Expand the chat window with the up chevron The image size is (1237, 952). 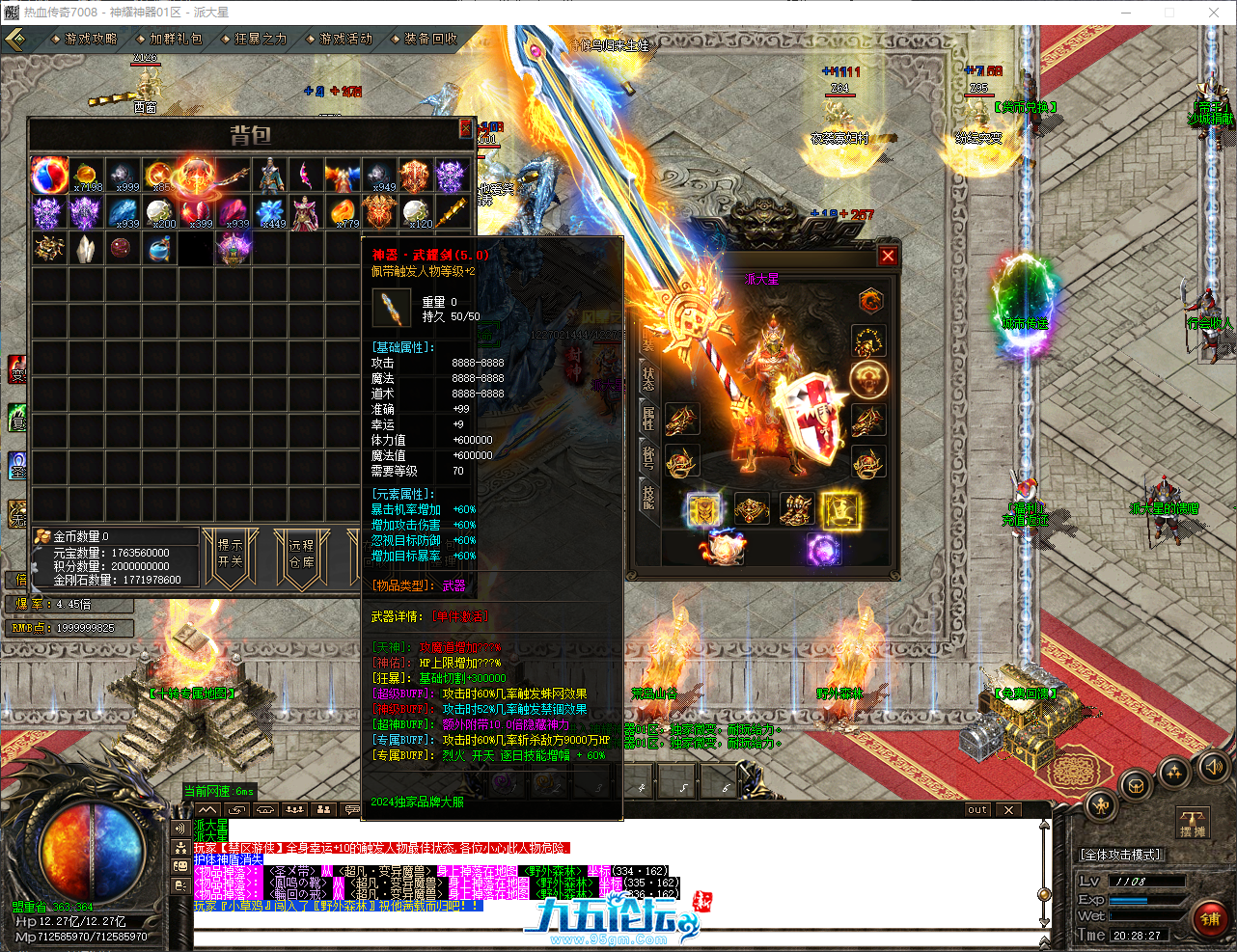pyautogui.click(x=206, y=809)
